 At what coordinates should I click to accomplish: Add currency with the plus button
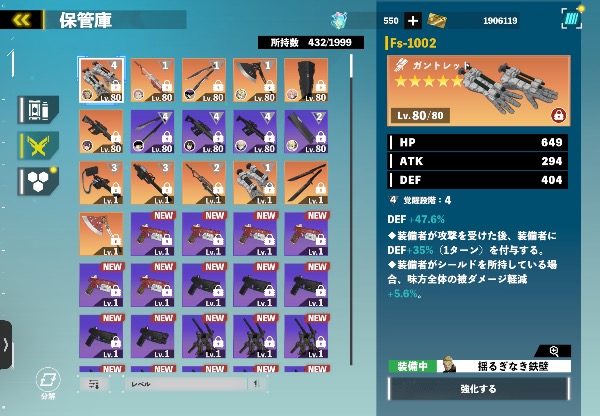(x=413, y=20)
